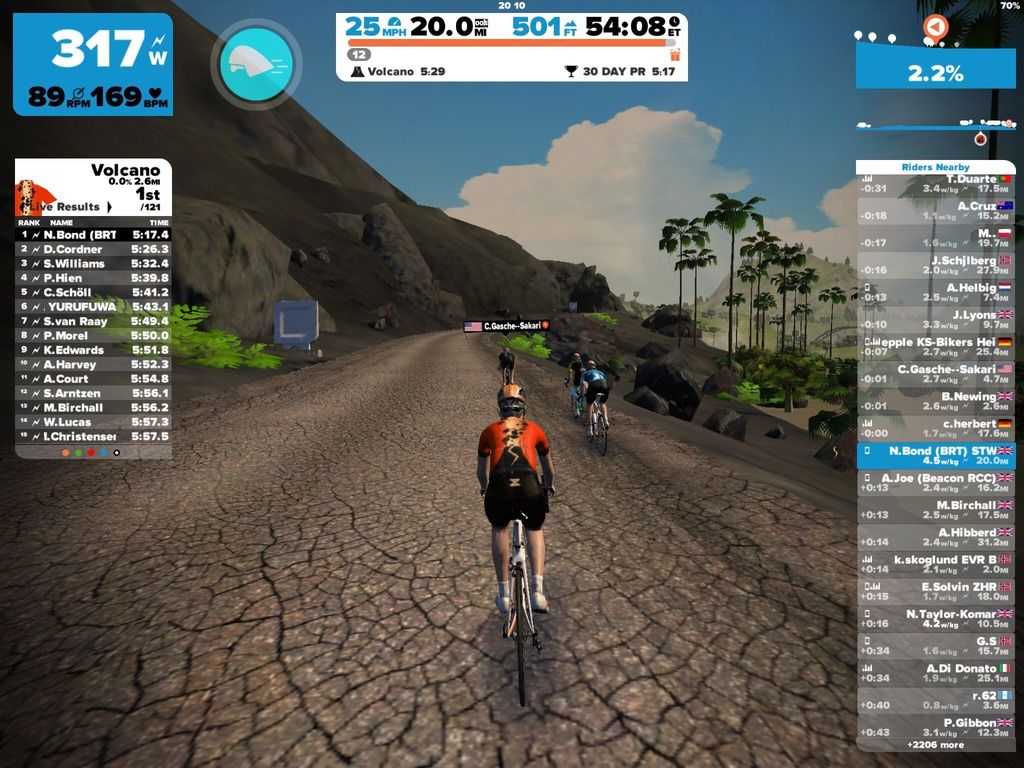Select T.Duarte in Riders Nearby
1024x768 pixels.
point(935,183)
